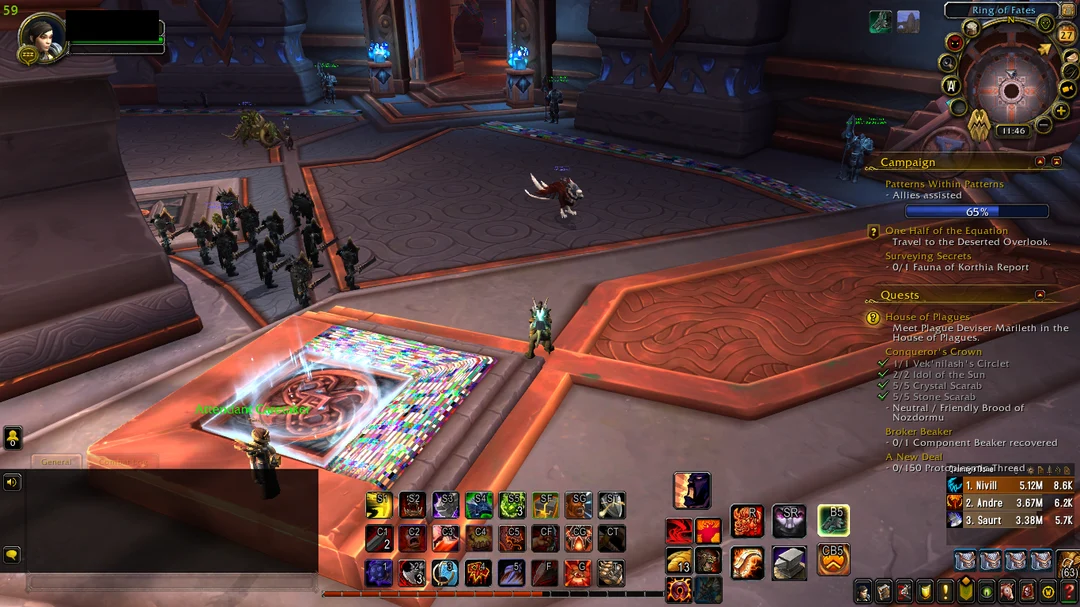Collapse the Quests tracker section
This screenshot has width=1080, height=607.
[1040, 295]
